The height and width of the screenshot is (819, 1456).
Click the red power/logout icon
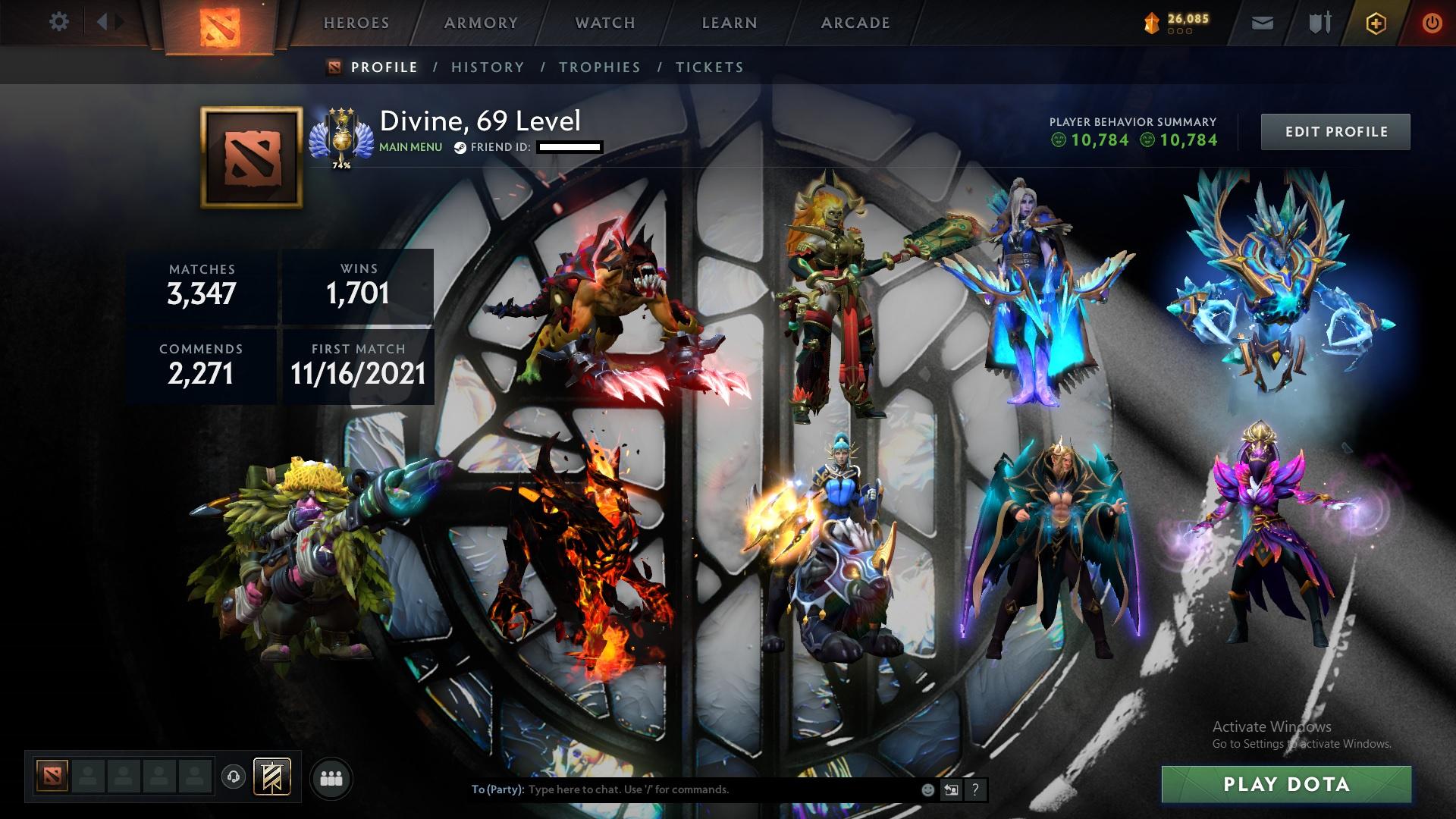[x=1430, y=22]
